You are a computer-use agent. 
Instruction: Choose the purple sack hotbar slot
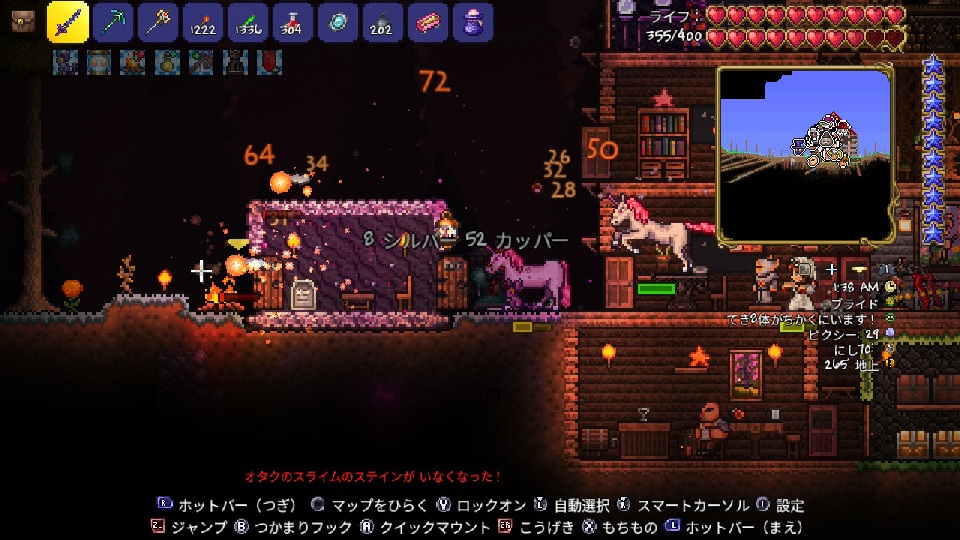point(473,21)
